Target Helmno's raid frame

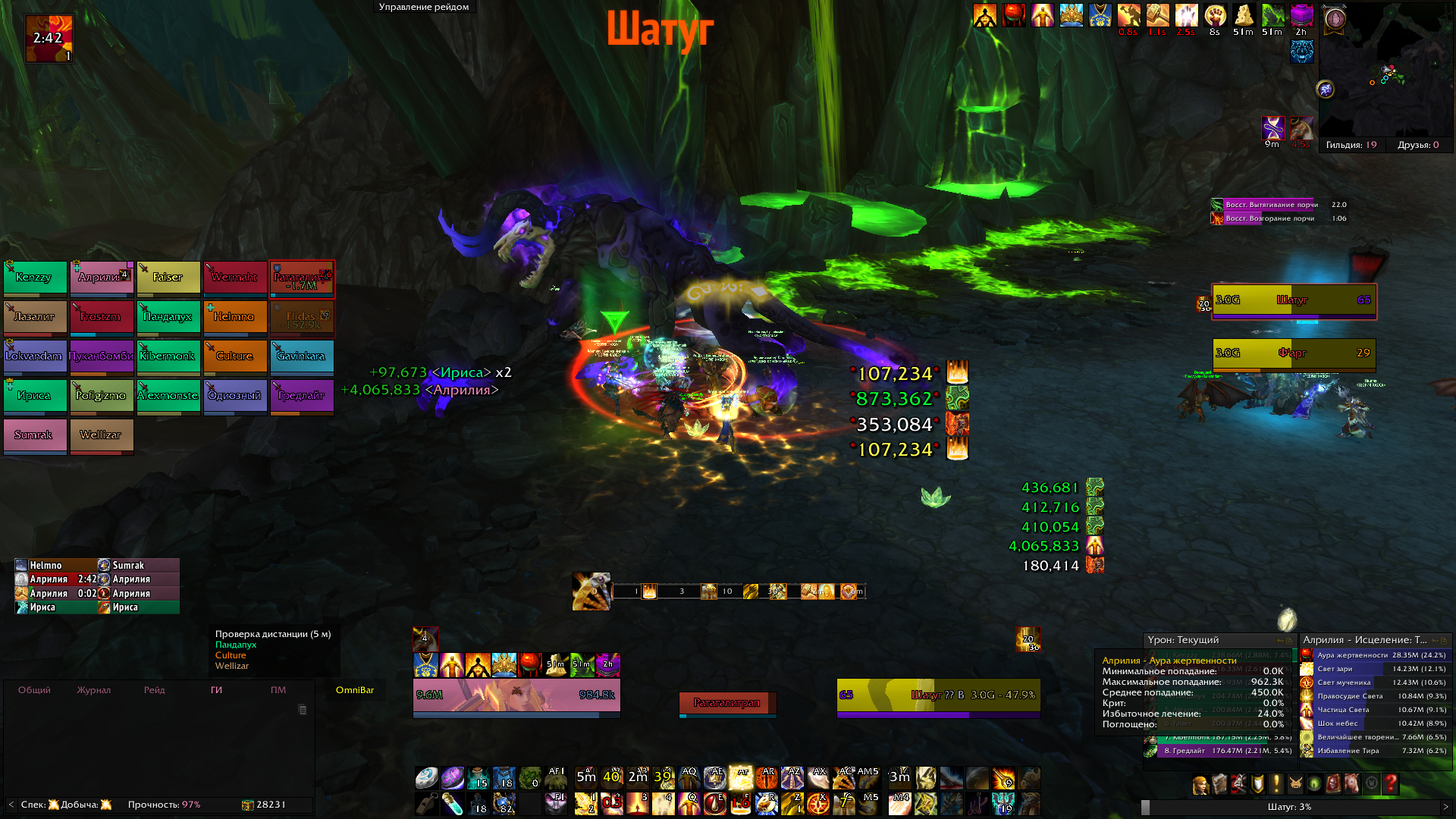[234, 317]
